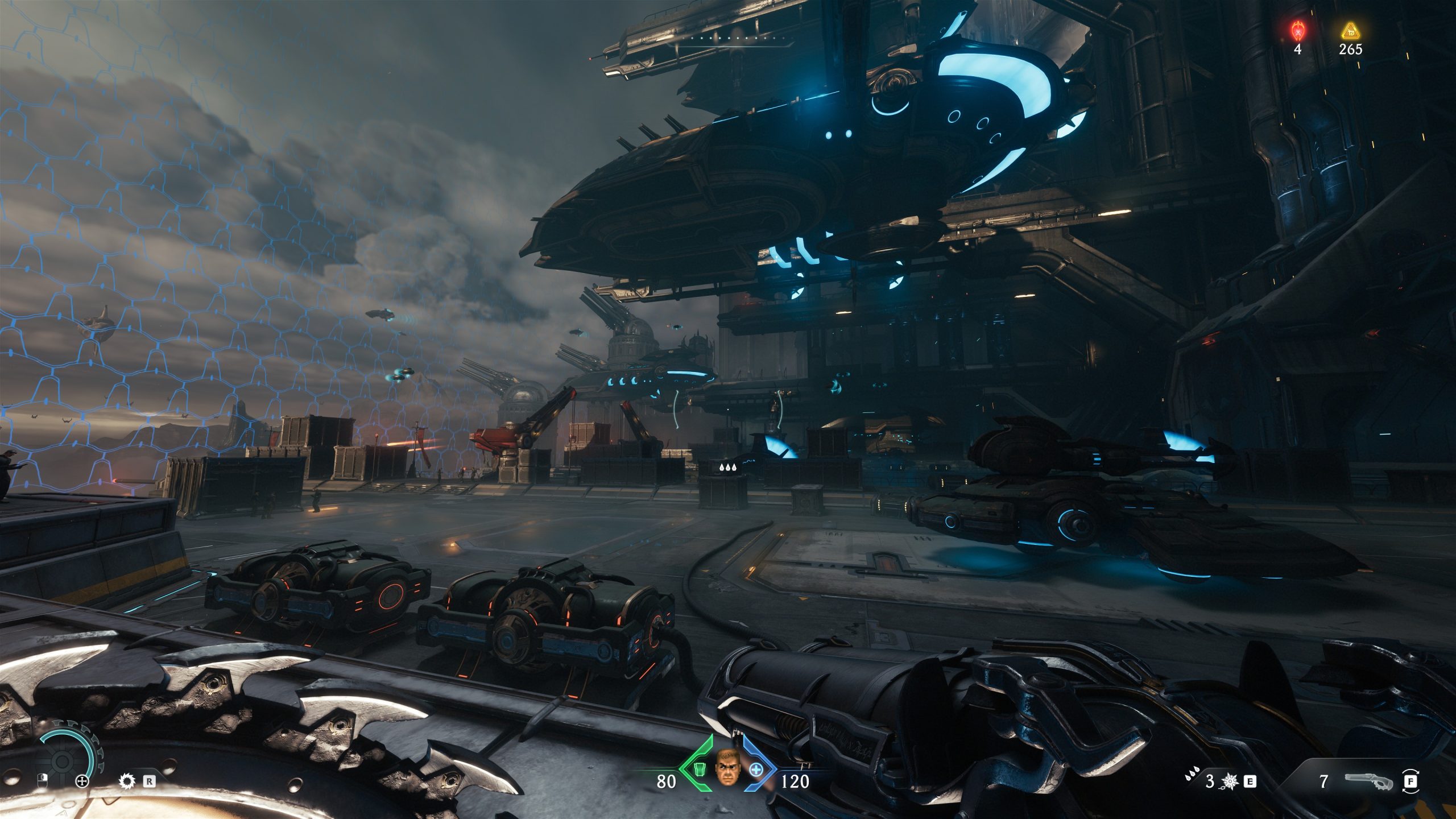This screenshot has width=1456, height=819.
Task: Activate the spiked flail melee icon
Action: click(x=1230, y=781)
